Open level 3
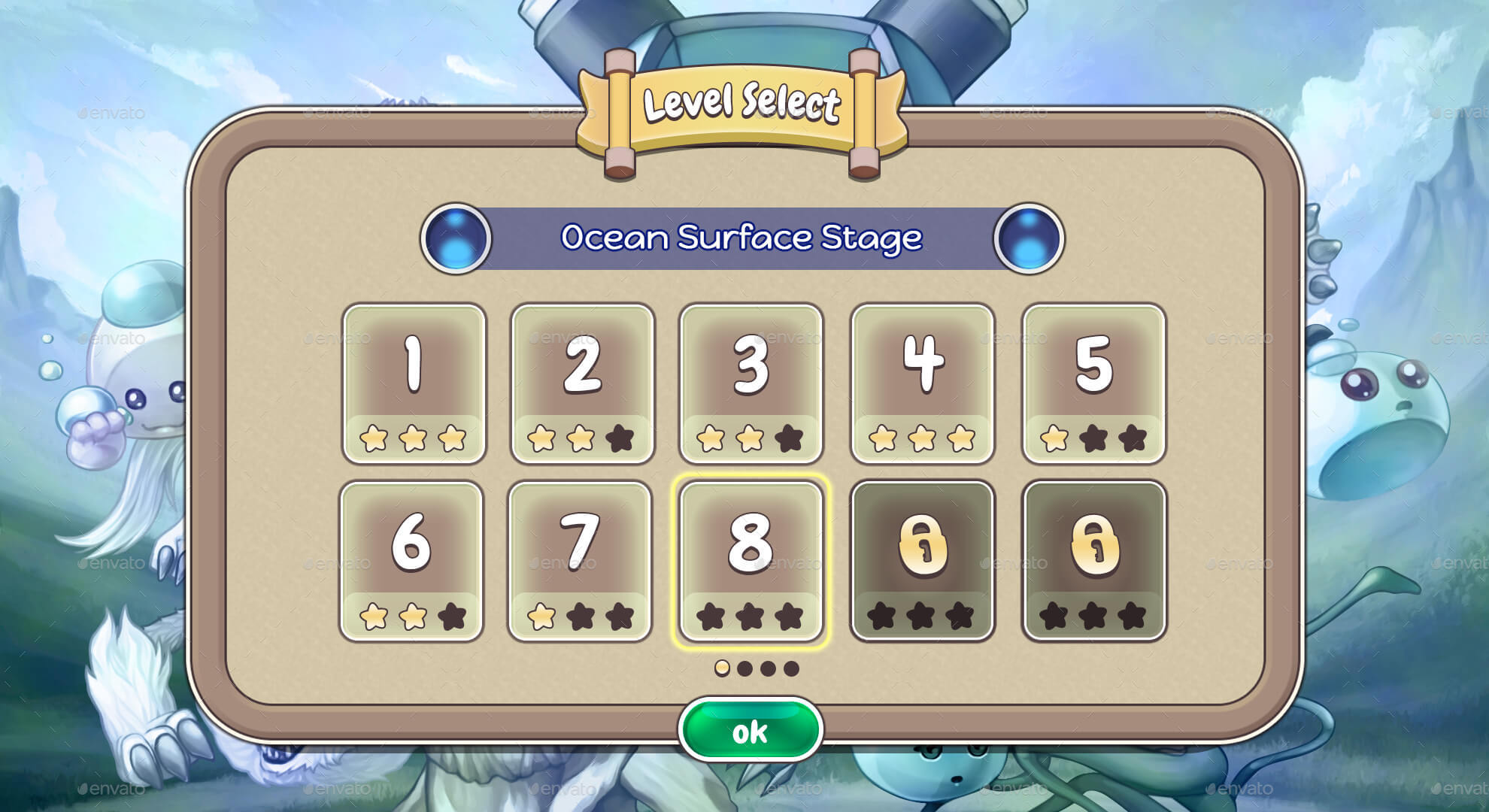The image size is (1489, 812). (751, 383)
